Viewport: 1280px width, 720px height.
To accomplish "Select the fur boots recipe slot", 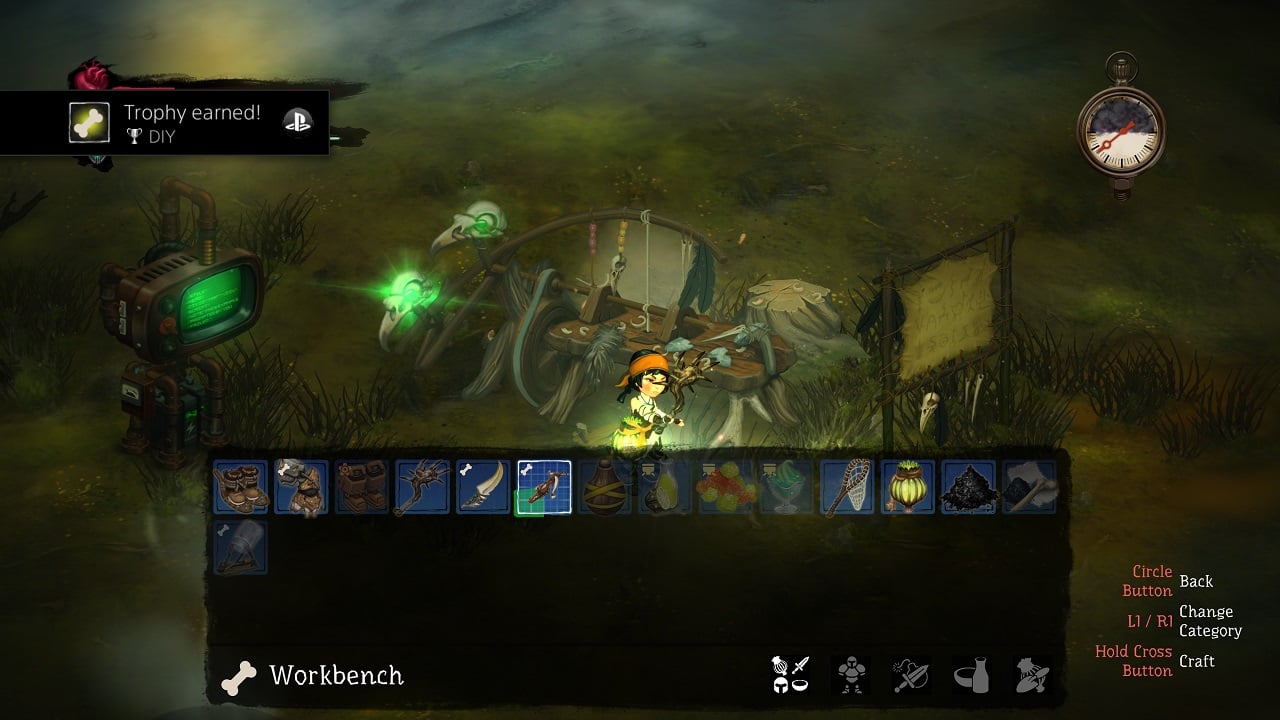I will [241, 487].
